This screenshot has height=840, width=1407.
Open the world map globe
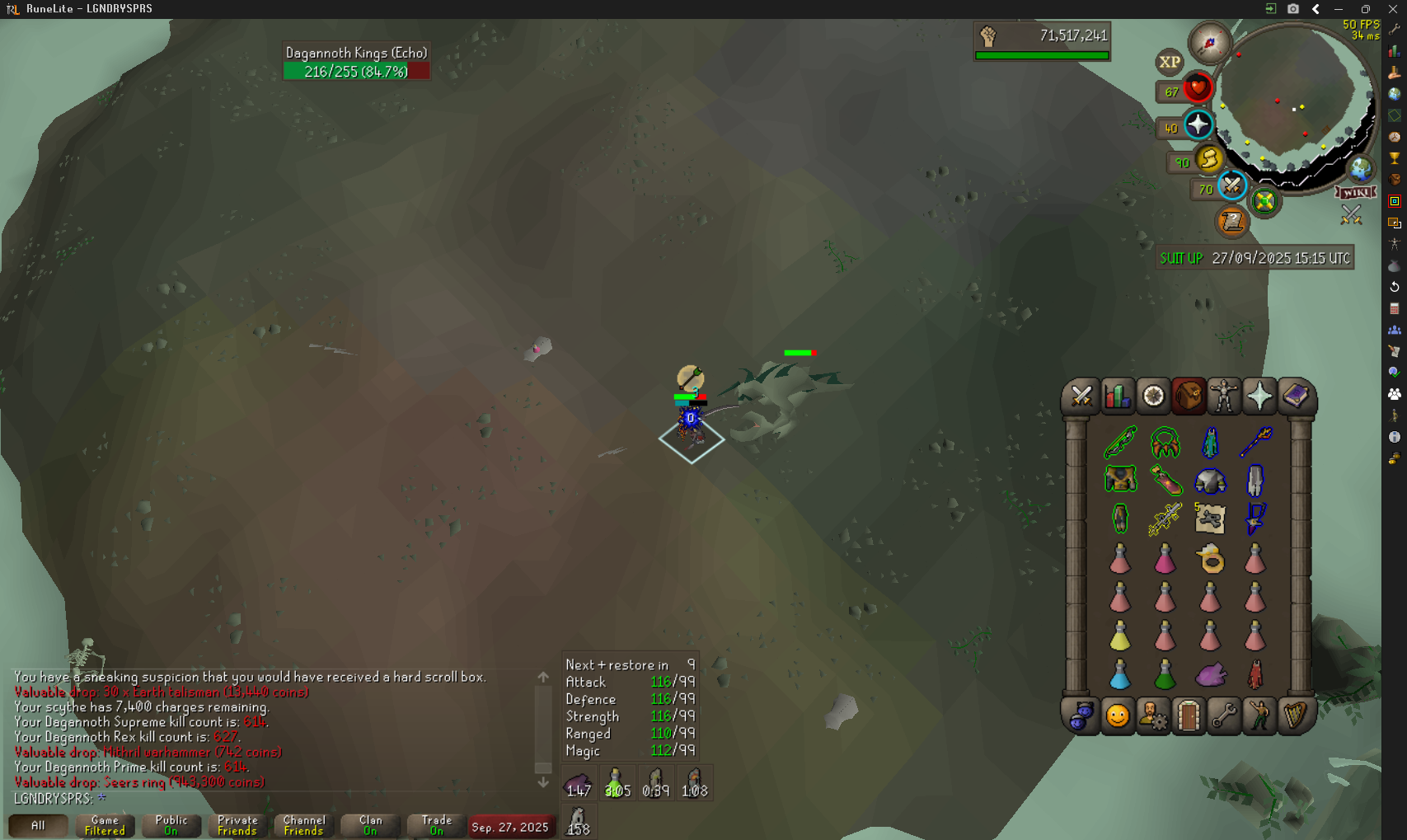click(x=1360, y=169)
